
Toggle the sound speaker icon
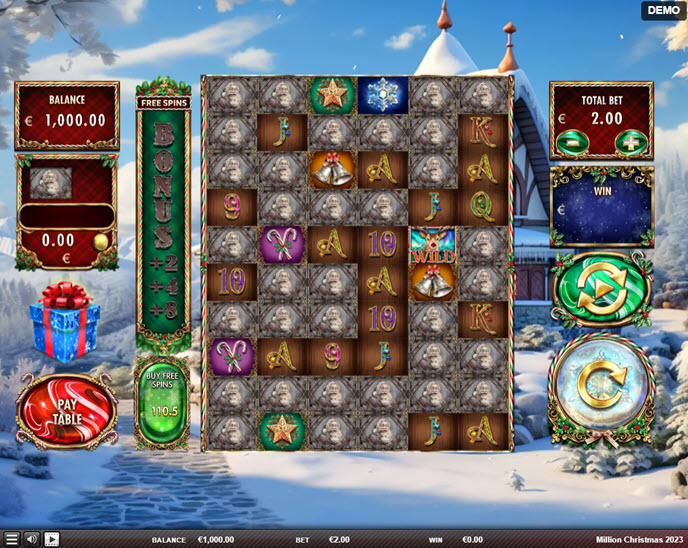32,539
